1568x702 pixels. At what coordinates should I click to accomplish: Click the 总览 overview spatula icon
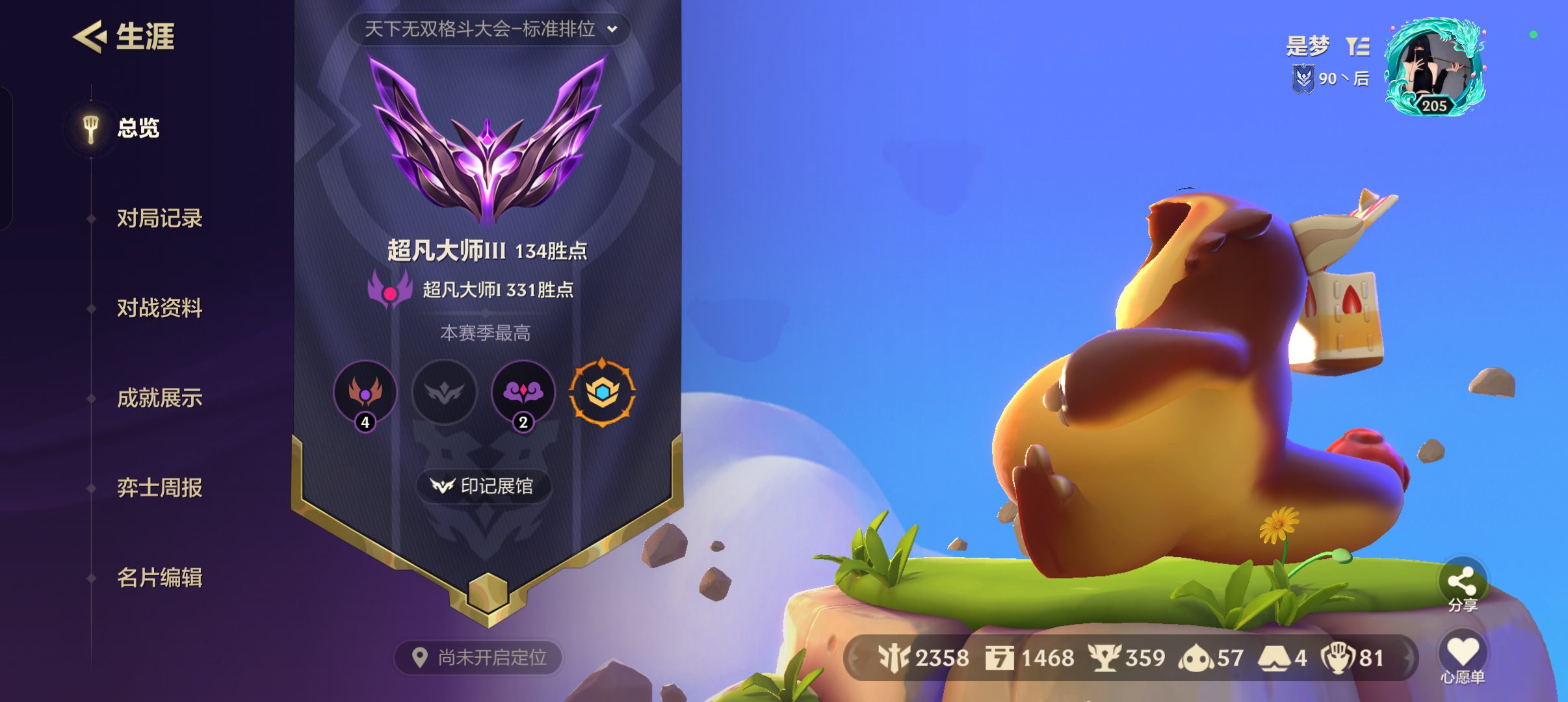click(x=90, y=129)
